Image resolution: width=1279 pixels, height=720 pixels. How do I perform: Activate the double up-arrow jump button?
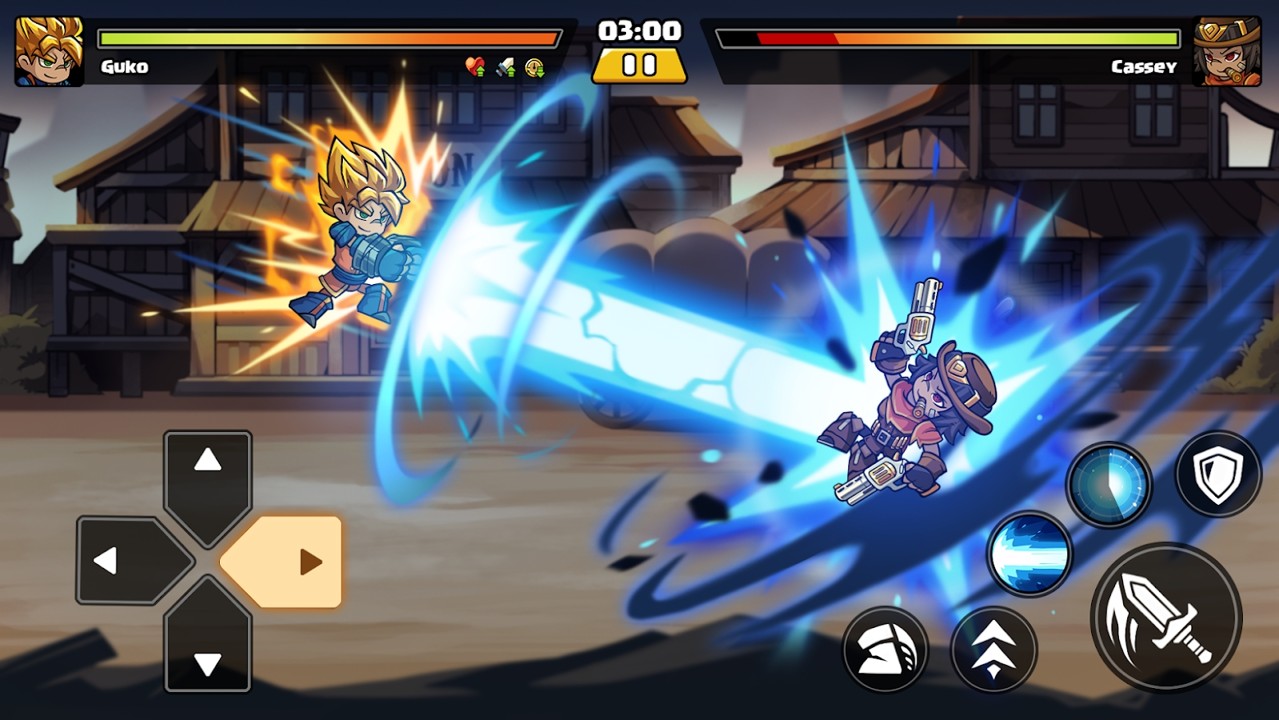pyautogui.click(x=993, y=650)
